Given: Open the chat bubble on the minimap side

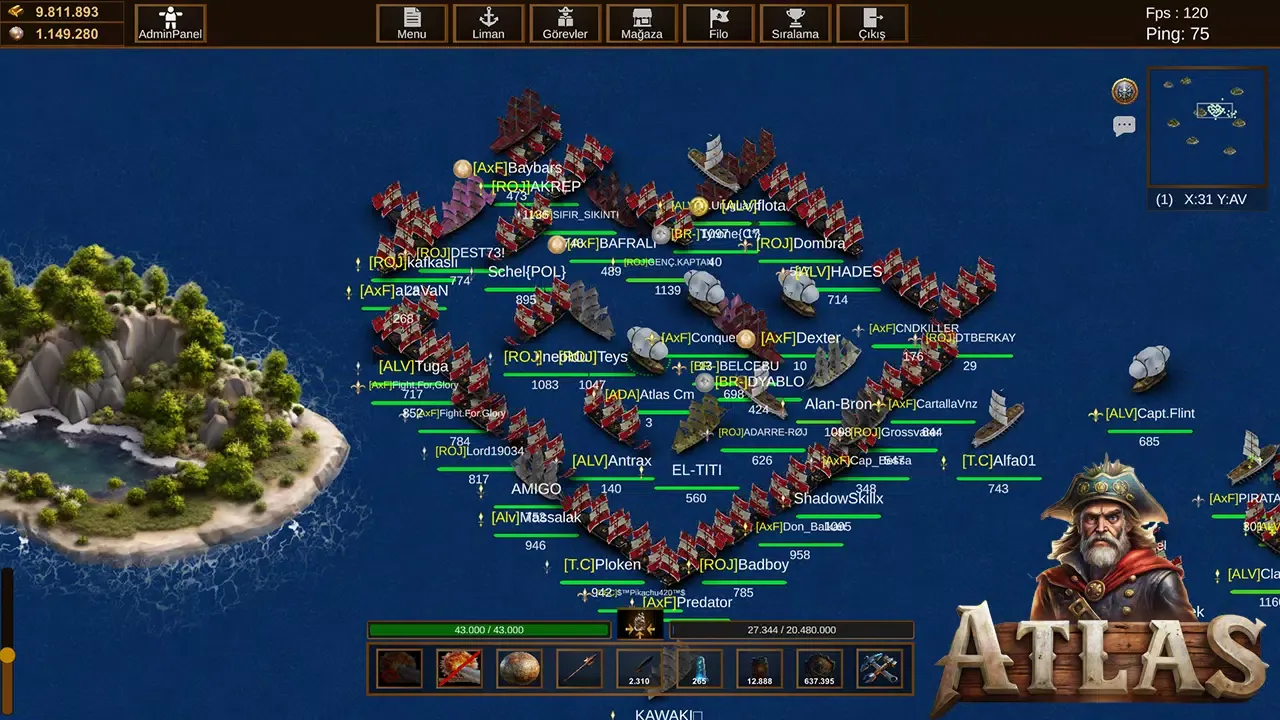Looking at the screenshot, I should pos(1124,124).
